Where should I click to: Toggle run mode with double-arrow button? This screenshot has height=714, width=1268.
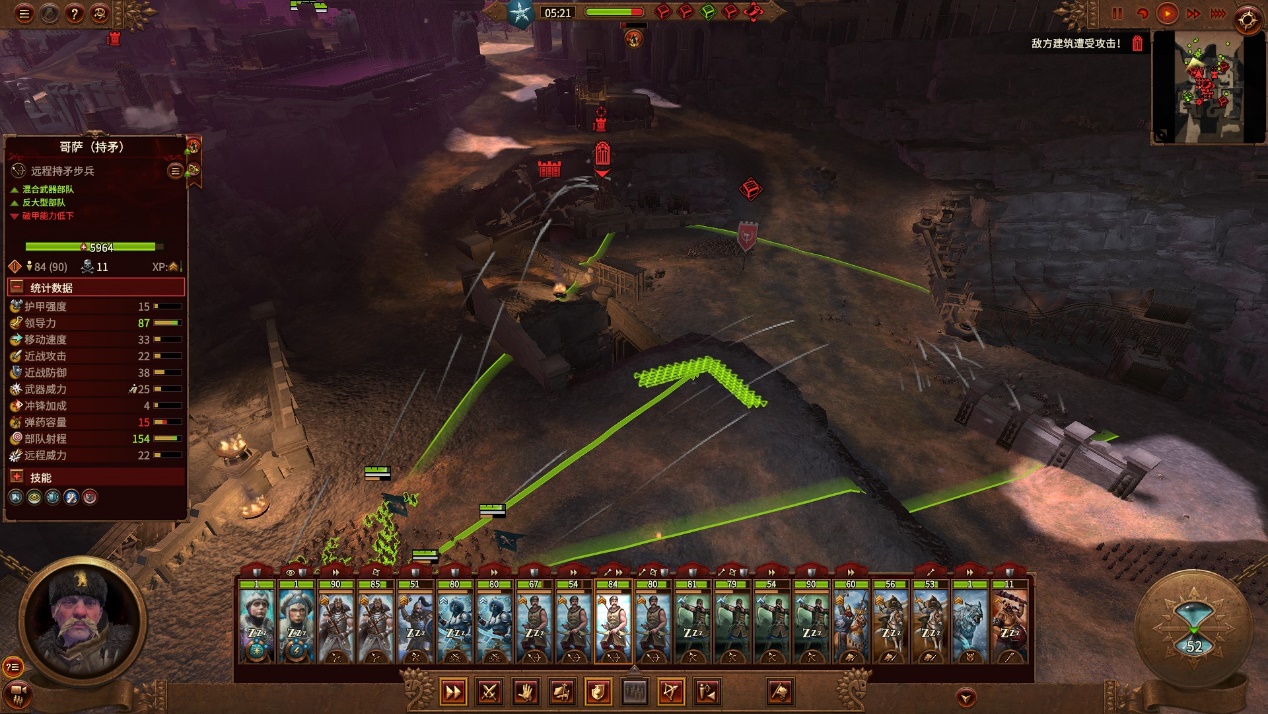click(453, 691)
